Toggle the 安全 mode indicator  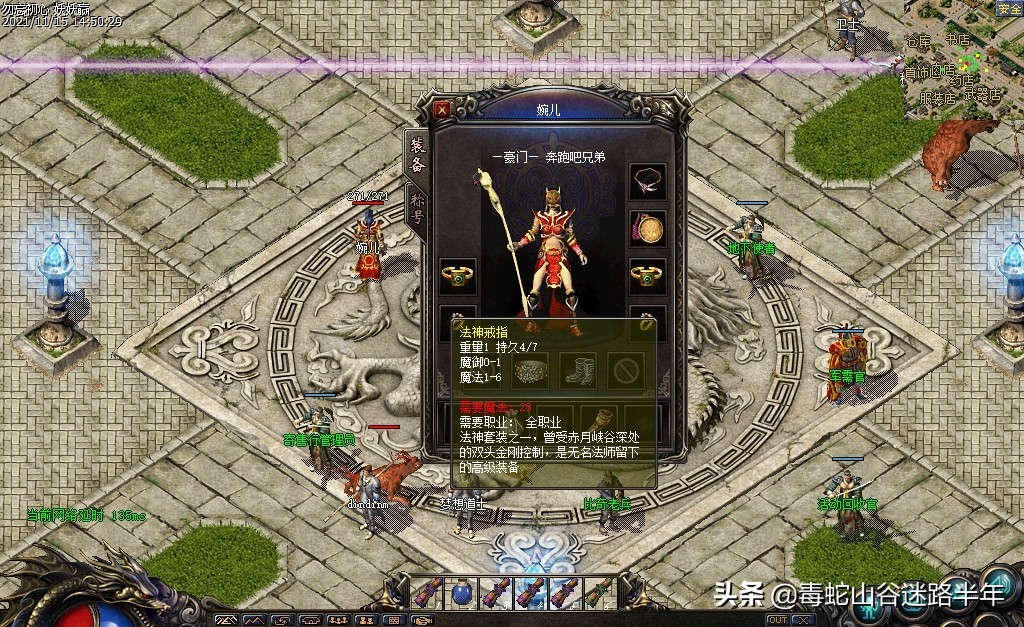(x=1009, y=9)
